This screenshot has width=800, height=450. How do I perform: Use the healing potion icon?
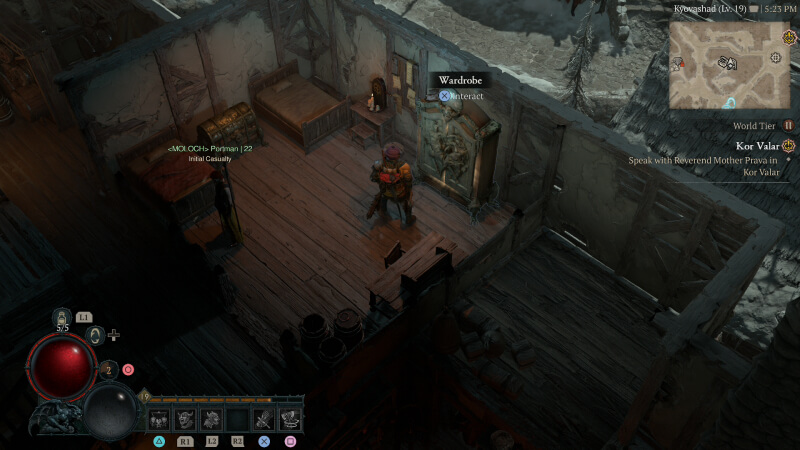coord(62,318)
